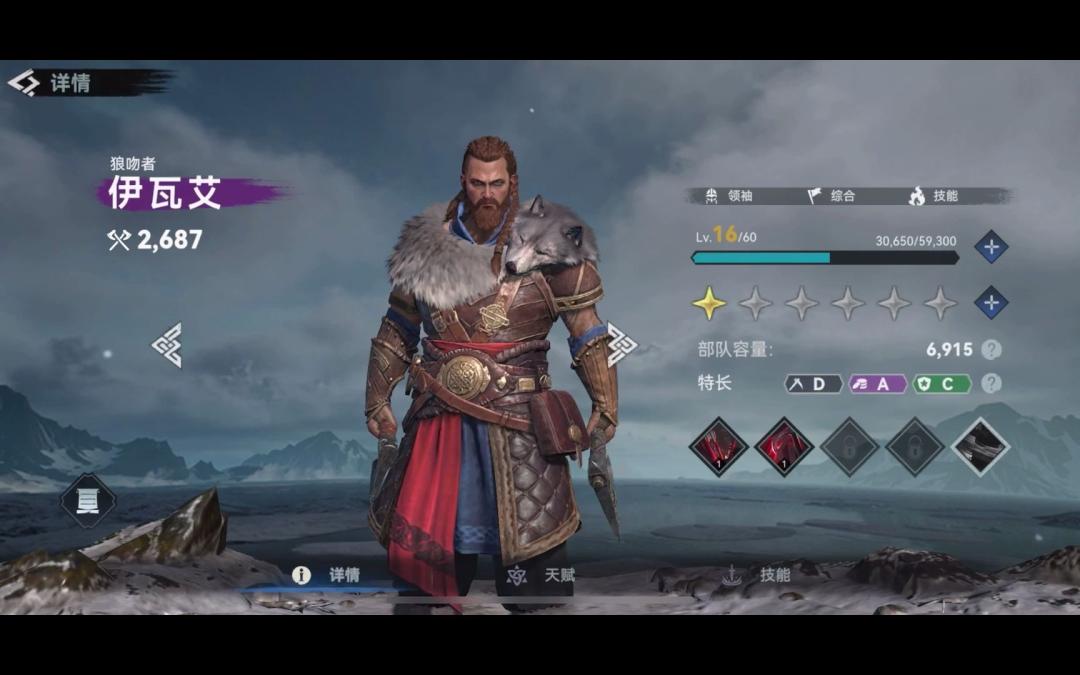Open the bottom 技能 tab
Viewport: 1080px width, 675px height.
(x=758, y=575)
